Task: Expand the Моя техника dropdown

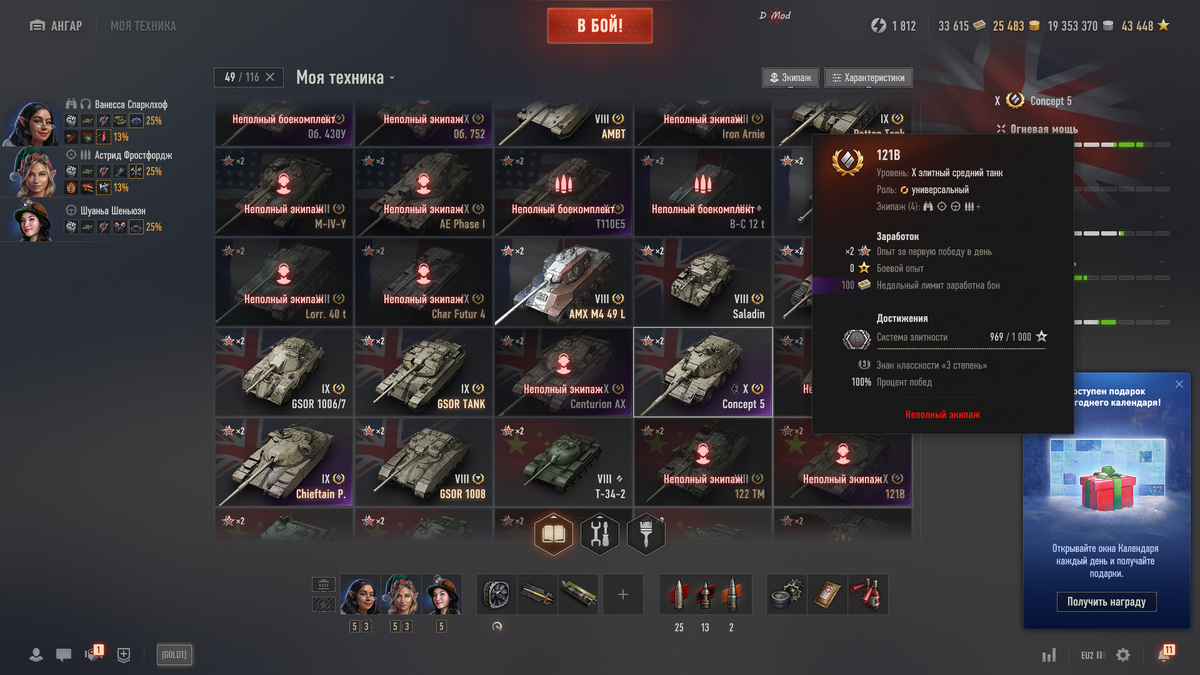Action: pyautogui.click(x=345, y=78)
